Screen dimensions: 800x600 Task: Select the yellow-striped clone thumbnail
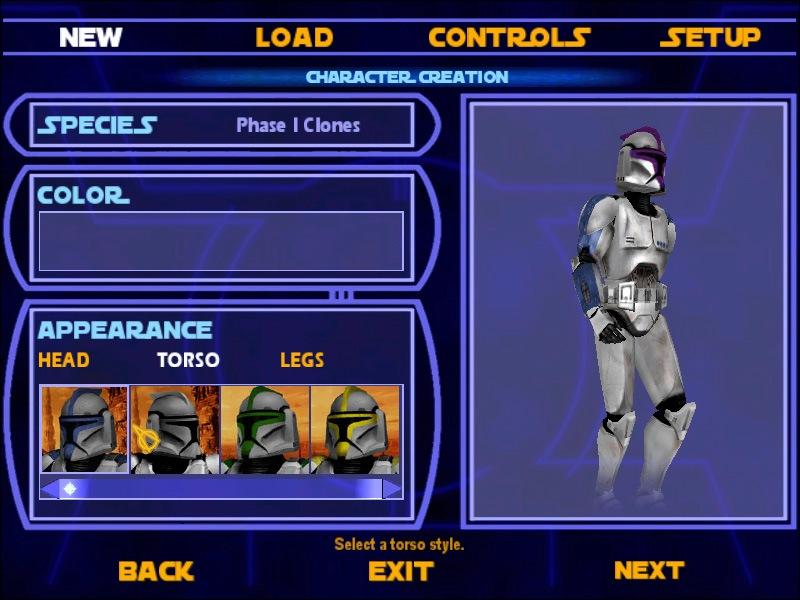click(x=355, y=430)
